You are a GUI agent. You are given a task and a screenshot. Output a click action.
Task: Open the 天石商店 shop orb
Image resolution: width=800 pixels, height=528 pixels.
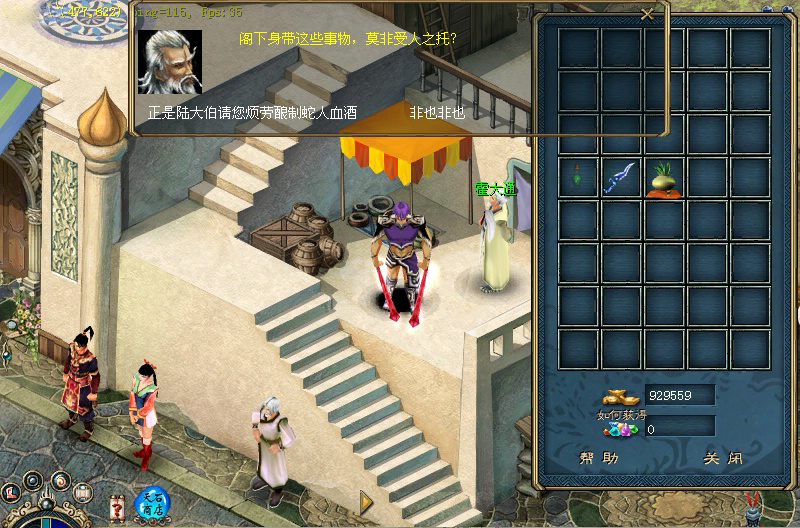pos(151,504)
